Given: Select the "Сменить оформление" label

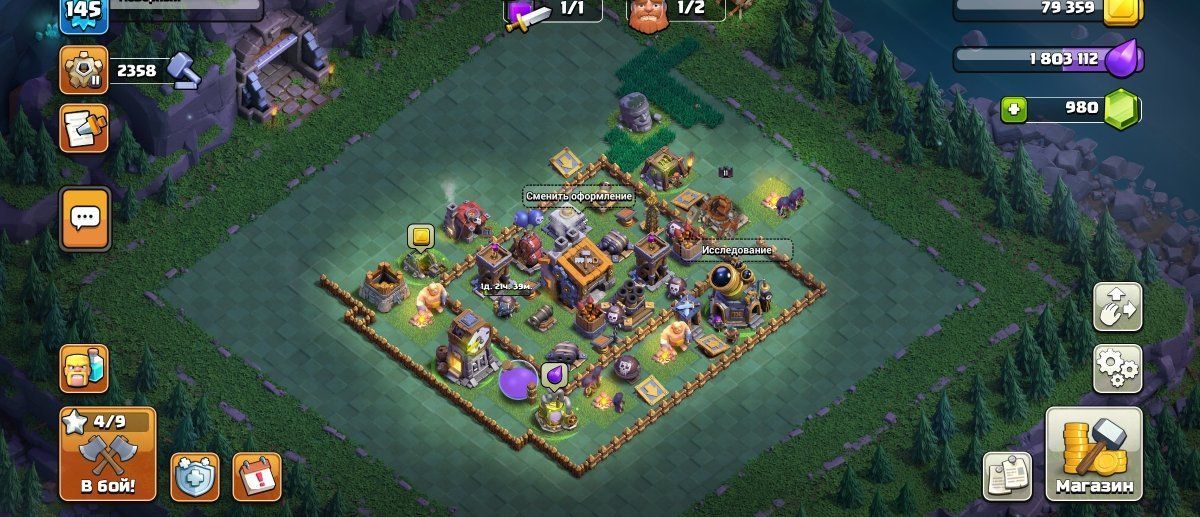Looking at the screenshot, I should pos(579,197).
